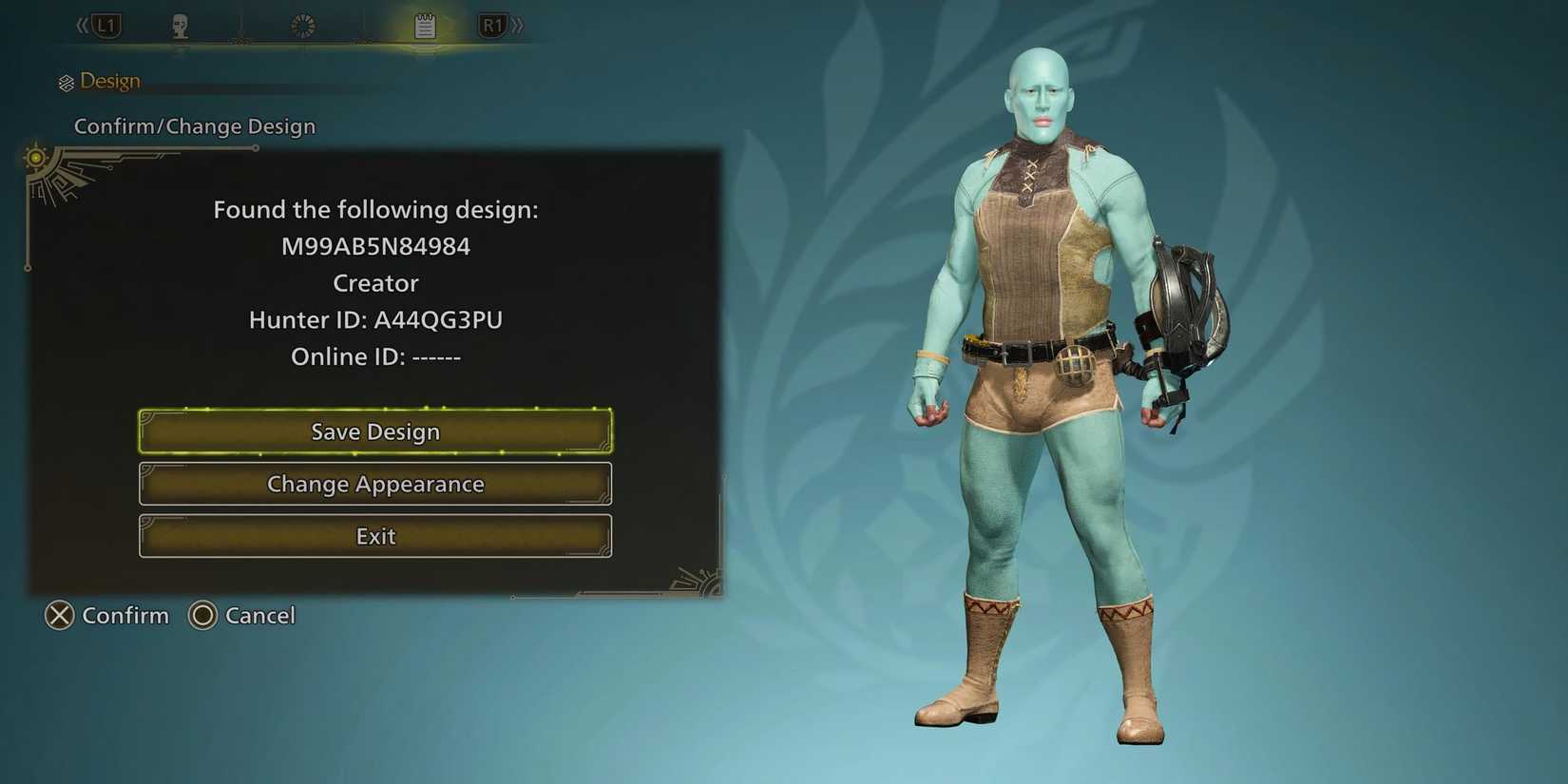Select the head silhouette appearance tab icon
1568x784 pixels.
tap(179, 25)
